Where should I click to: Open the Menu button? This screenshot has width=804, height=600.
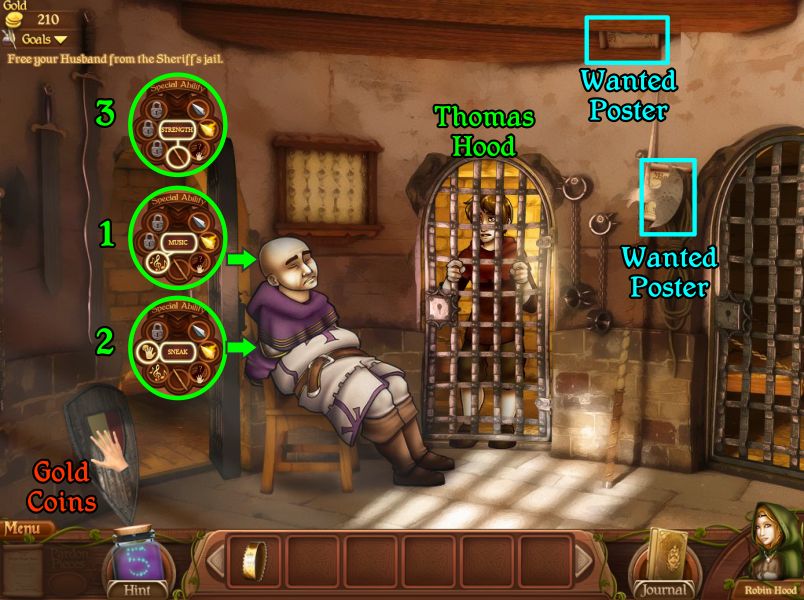[27, 527]
